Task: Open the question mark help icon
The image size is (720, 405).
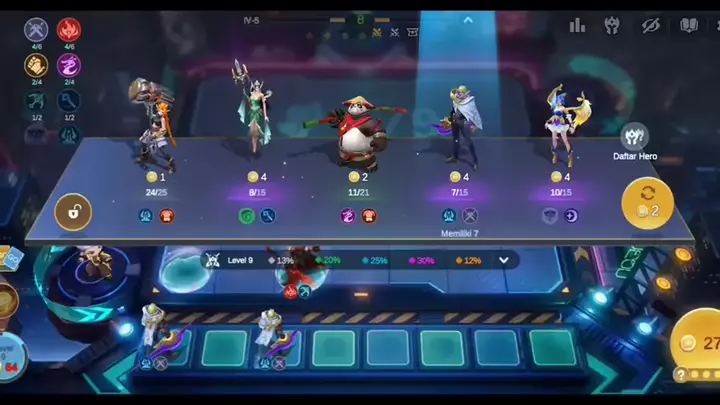Action: [680, 375]
